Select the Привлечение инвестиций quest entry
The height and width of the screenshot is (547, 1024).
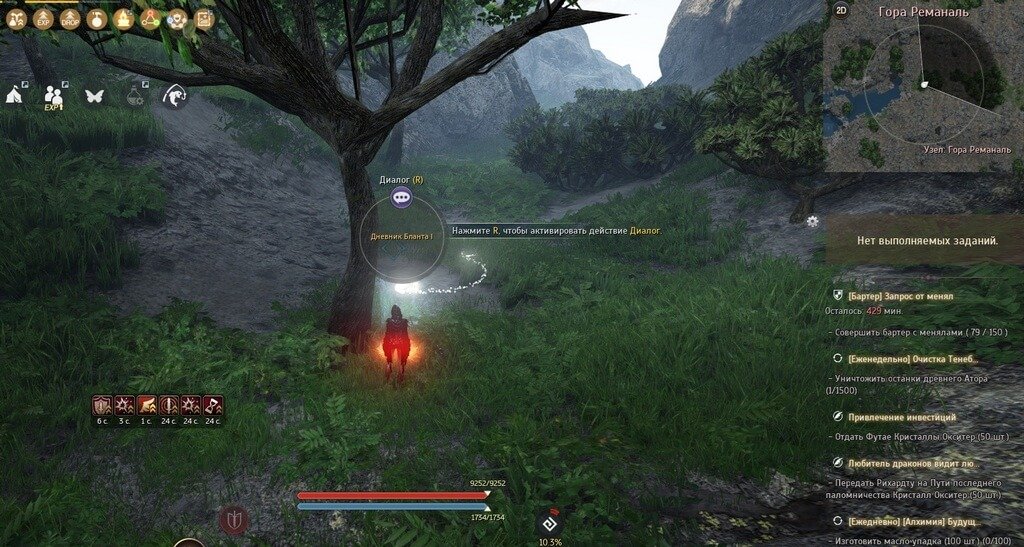902,416
